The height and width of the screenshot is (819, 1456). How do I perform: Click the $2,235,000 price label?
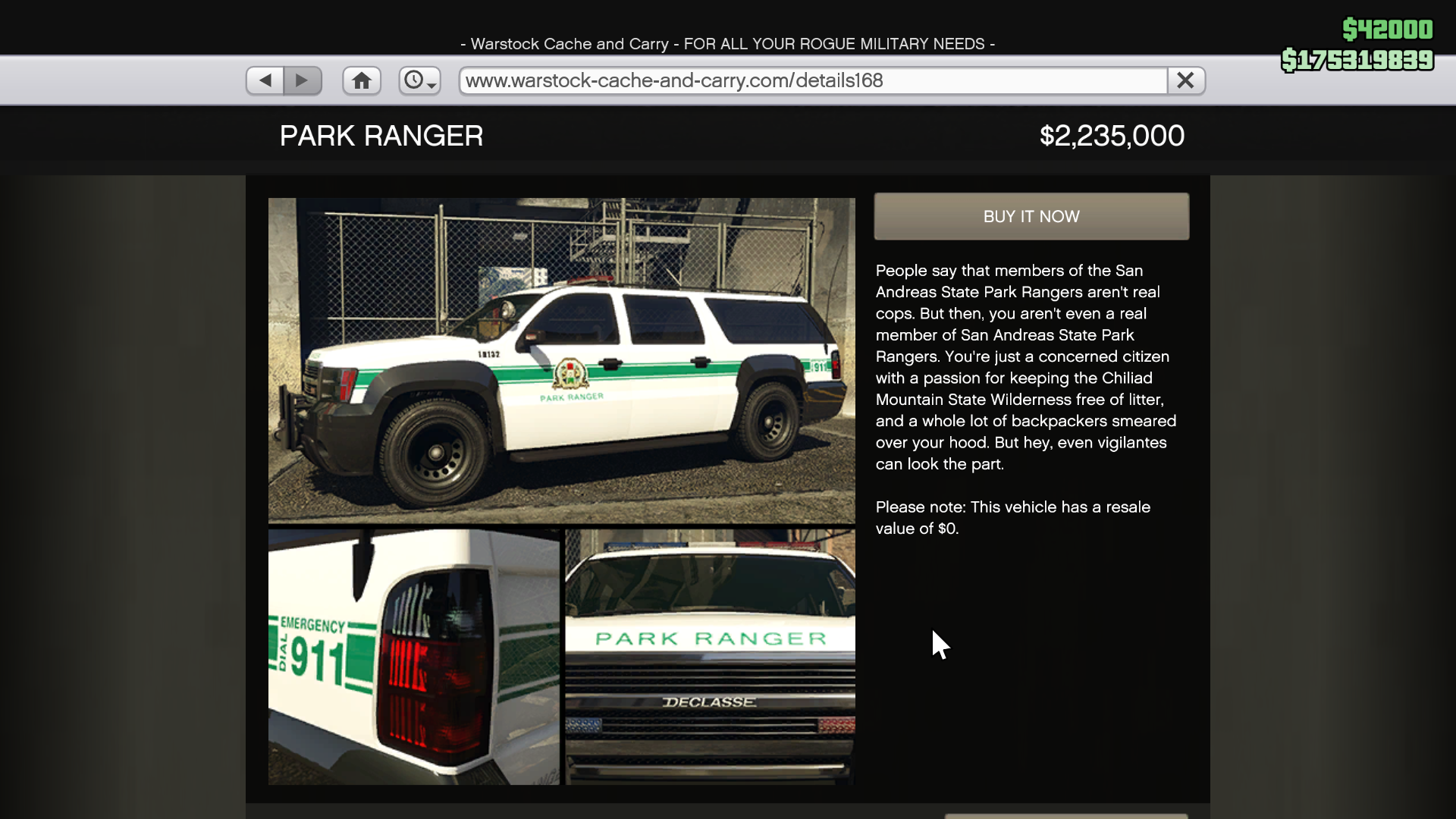pos(1110,136)
